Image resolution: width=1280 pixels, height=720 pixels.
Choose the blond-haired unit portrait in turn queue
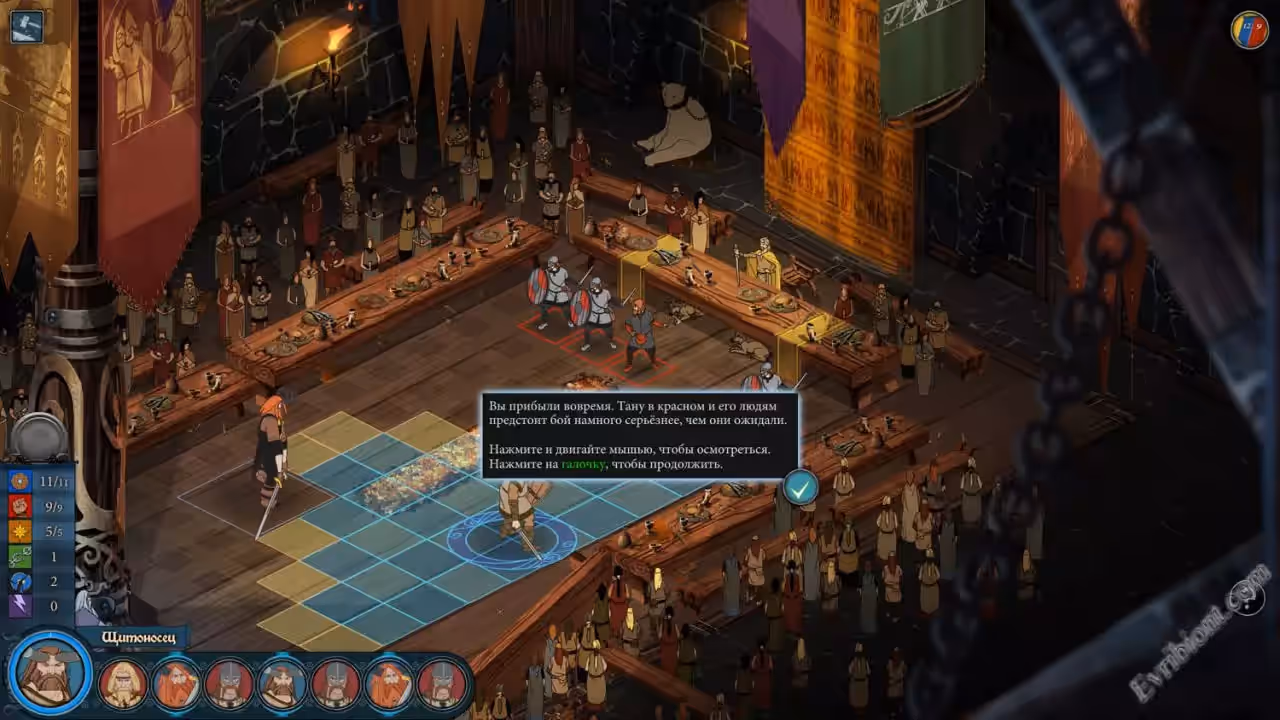123,684
